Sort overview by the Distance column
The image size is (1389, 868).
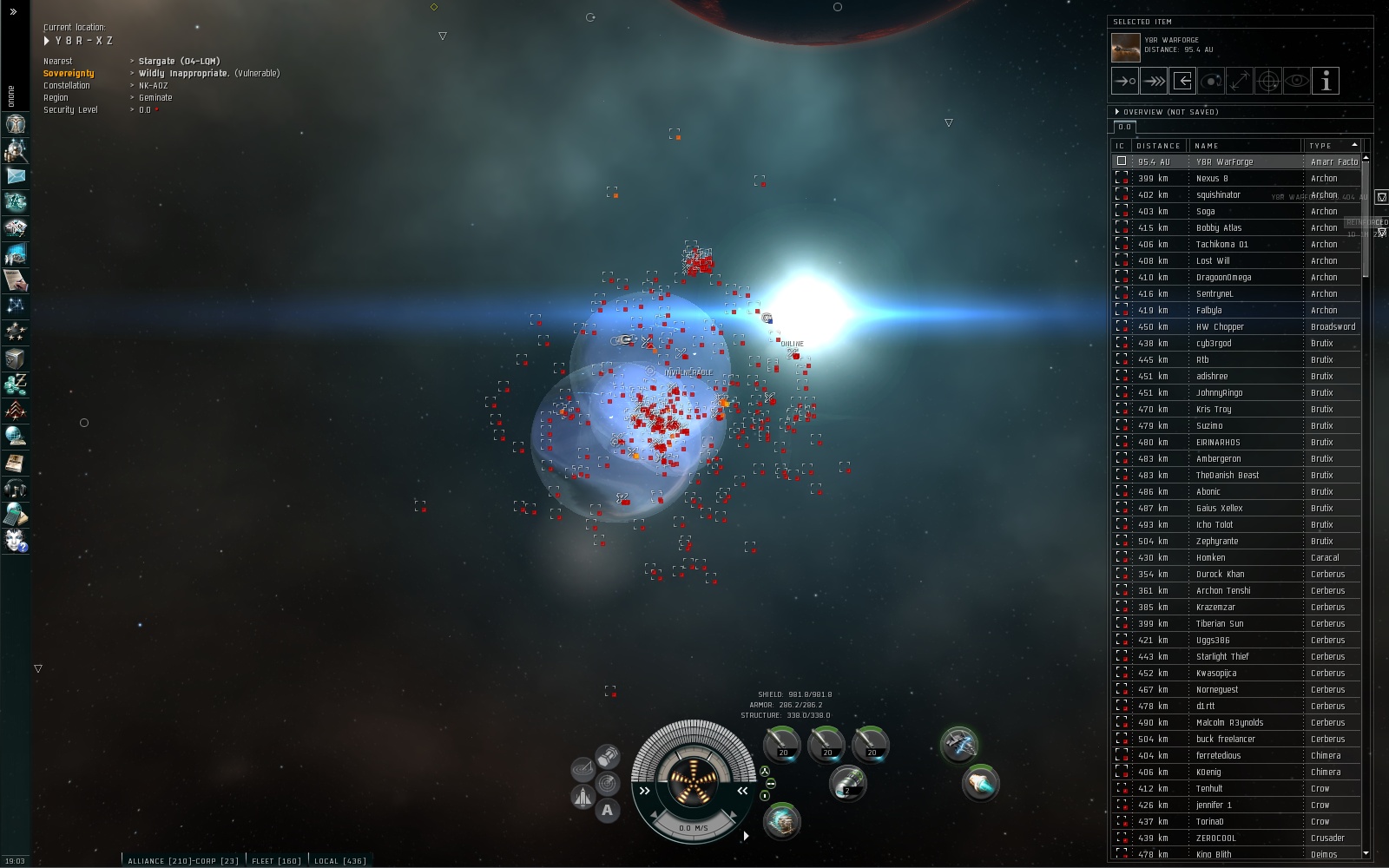point(1158,146)
